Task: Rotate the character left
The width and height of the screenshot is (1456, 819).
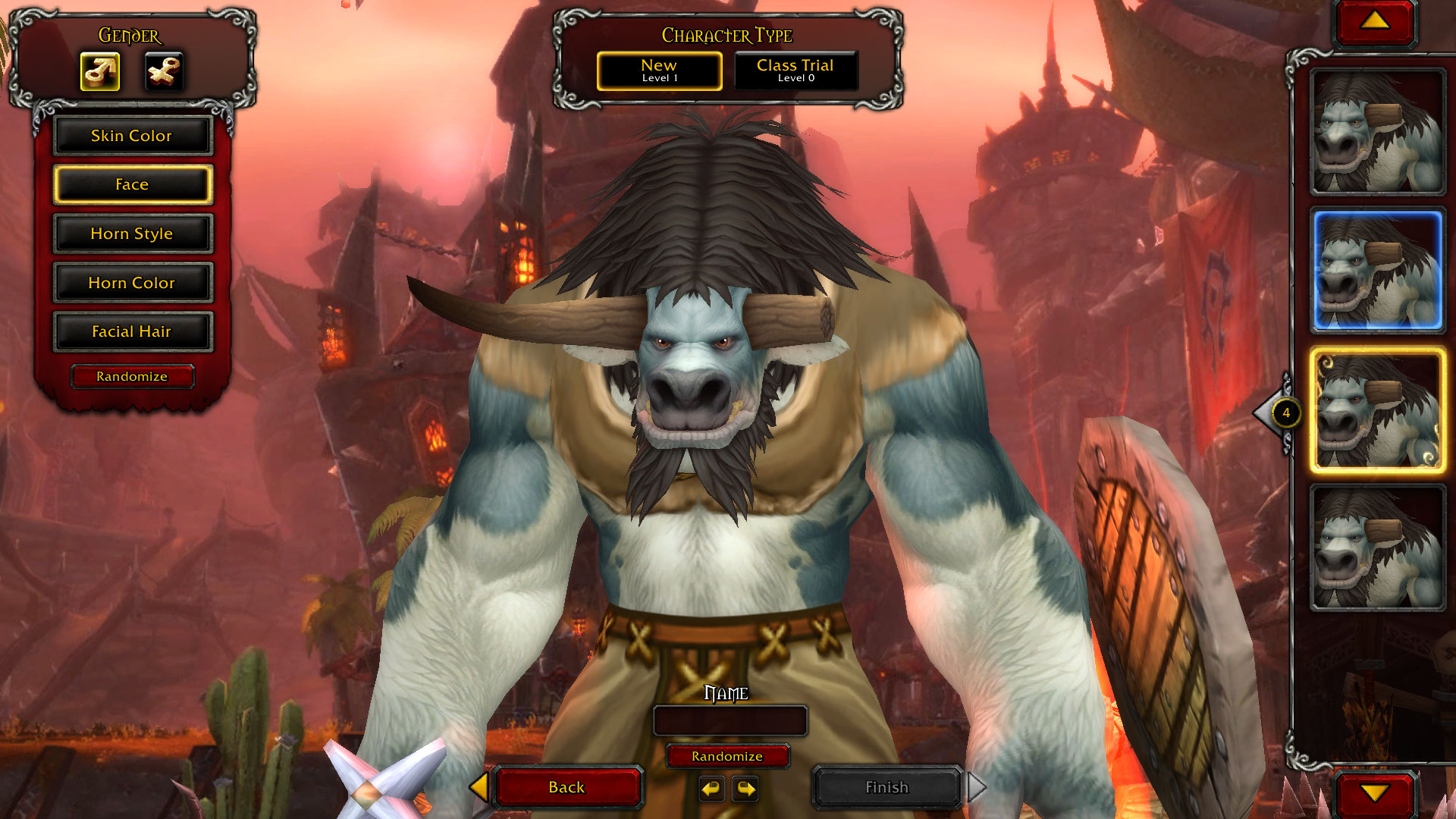Action: coord(711,789)
